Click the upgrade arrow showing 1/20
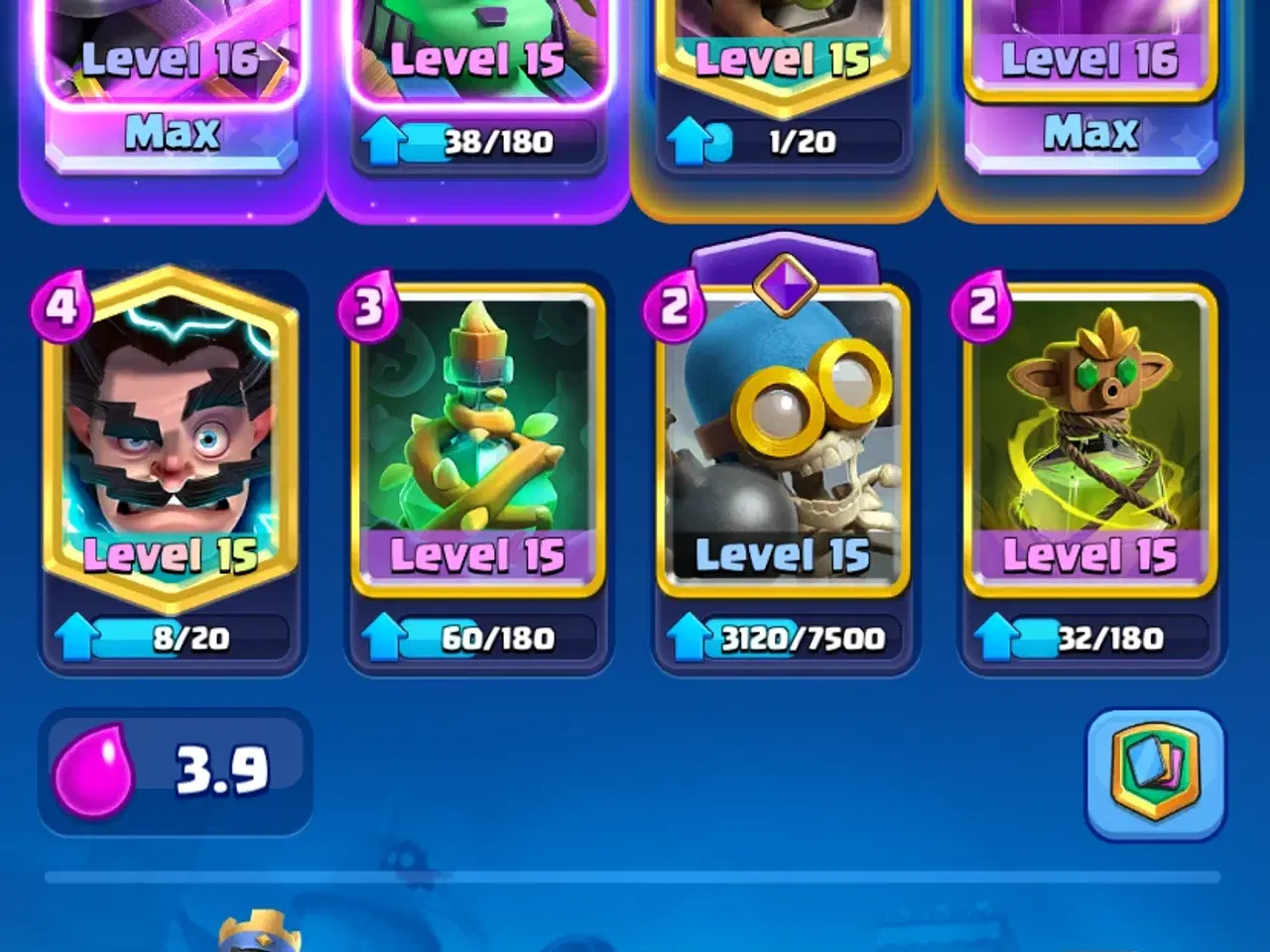Screen dimensions: 1270x952 pyautogui.click(x=690, y=141)
